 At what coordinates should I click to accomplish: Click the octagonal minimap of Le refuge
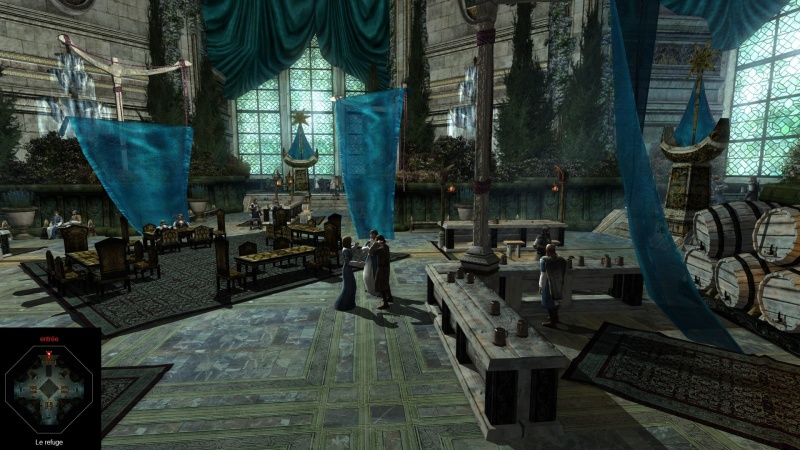49,389
